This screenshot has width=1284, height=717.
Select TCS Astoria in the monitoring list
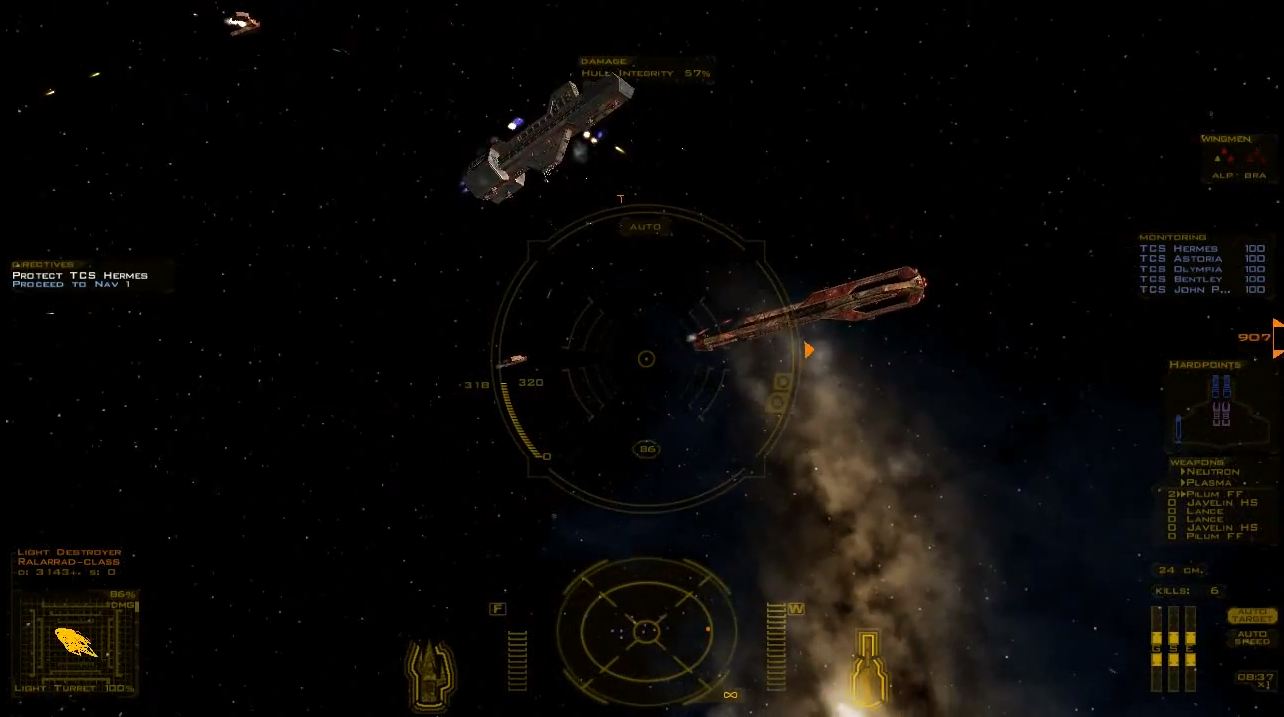pos(1181,259)
